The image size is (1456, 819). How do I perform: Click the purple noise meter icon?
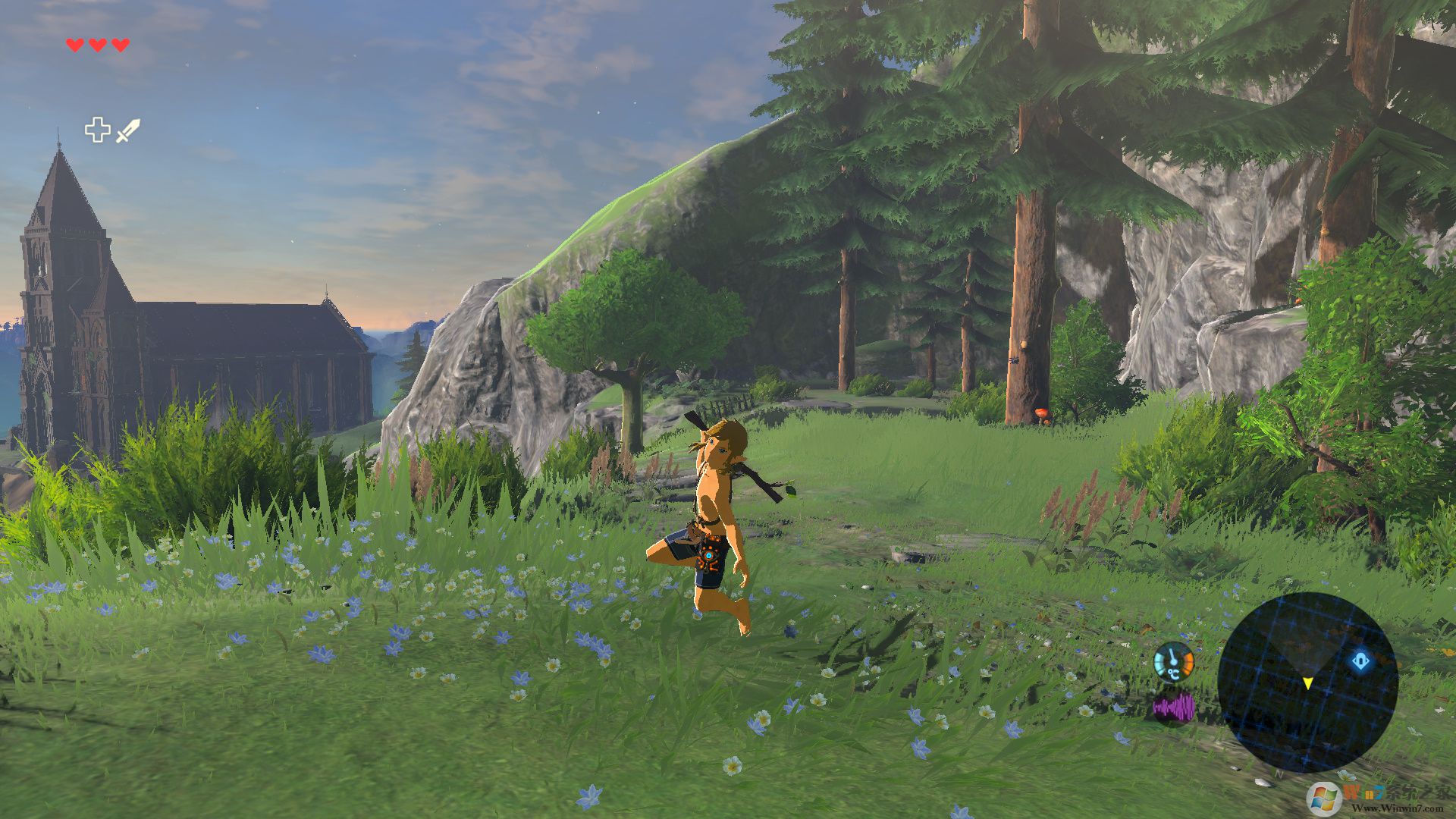(1173, 709)
